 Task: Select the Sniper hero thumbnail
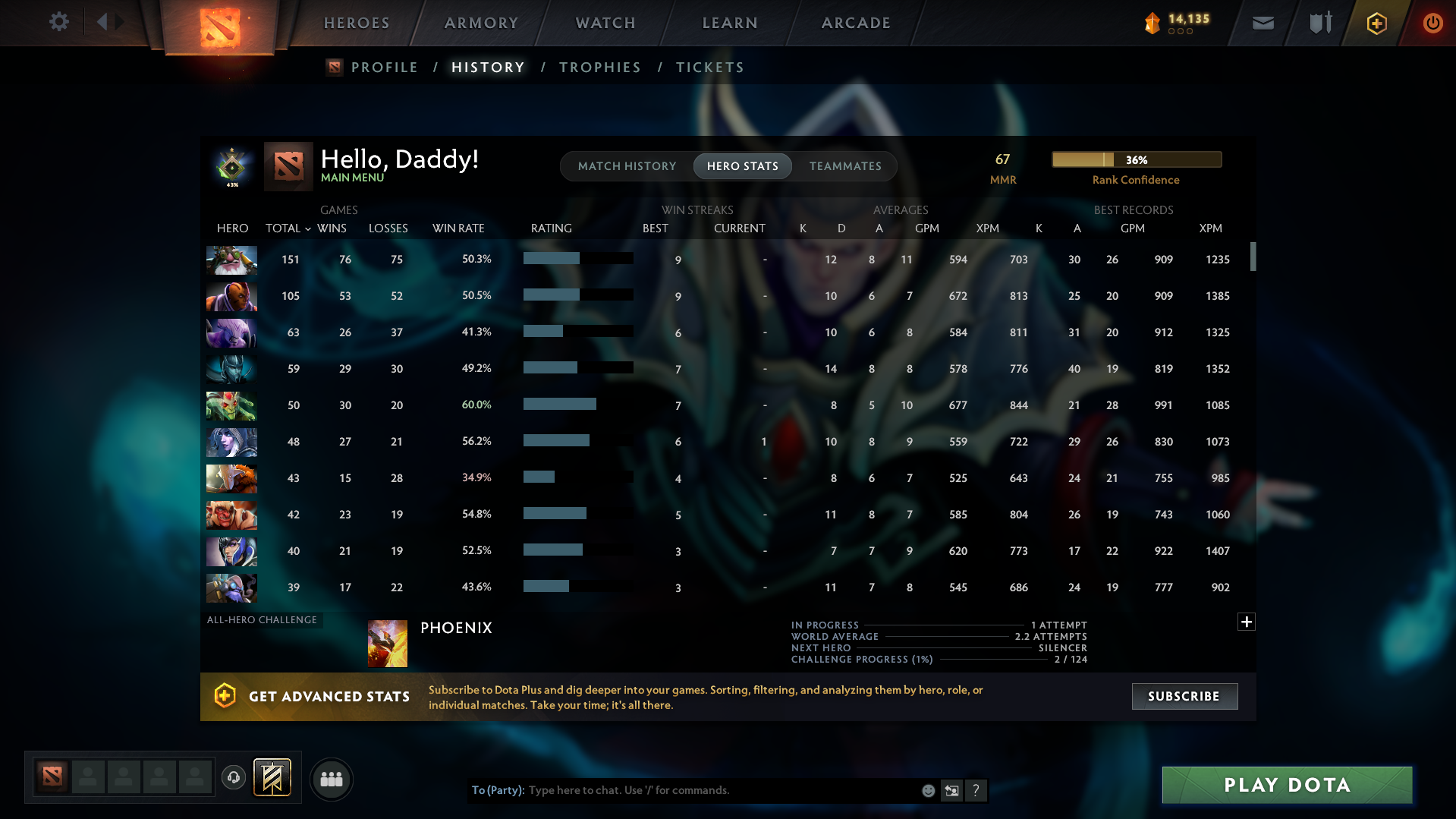(x=231, y=260)
